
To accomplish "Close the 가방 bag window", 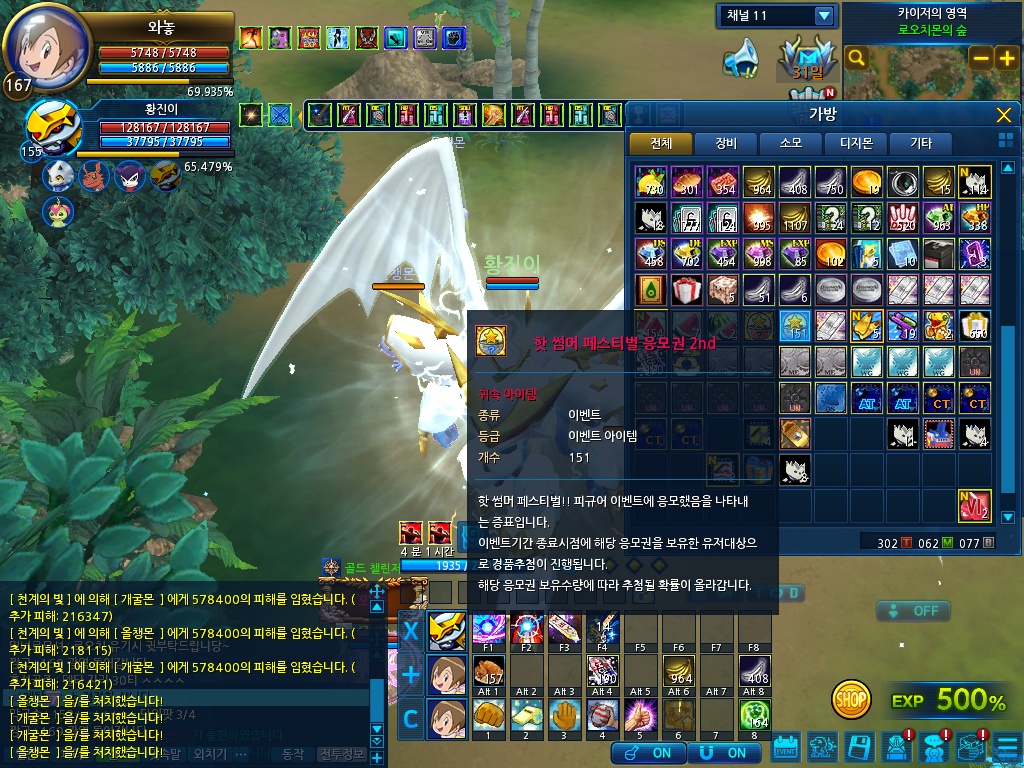I will coord(1004,115).
